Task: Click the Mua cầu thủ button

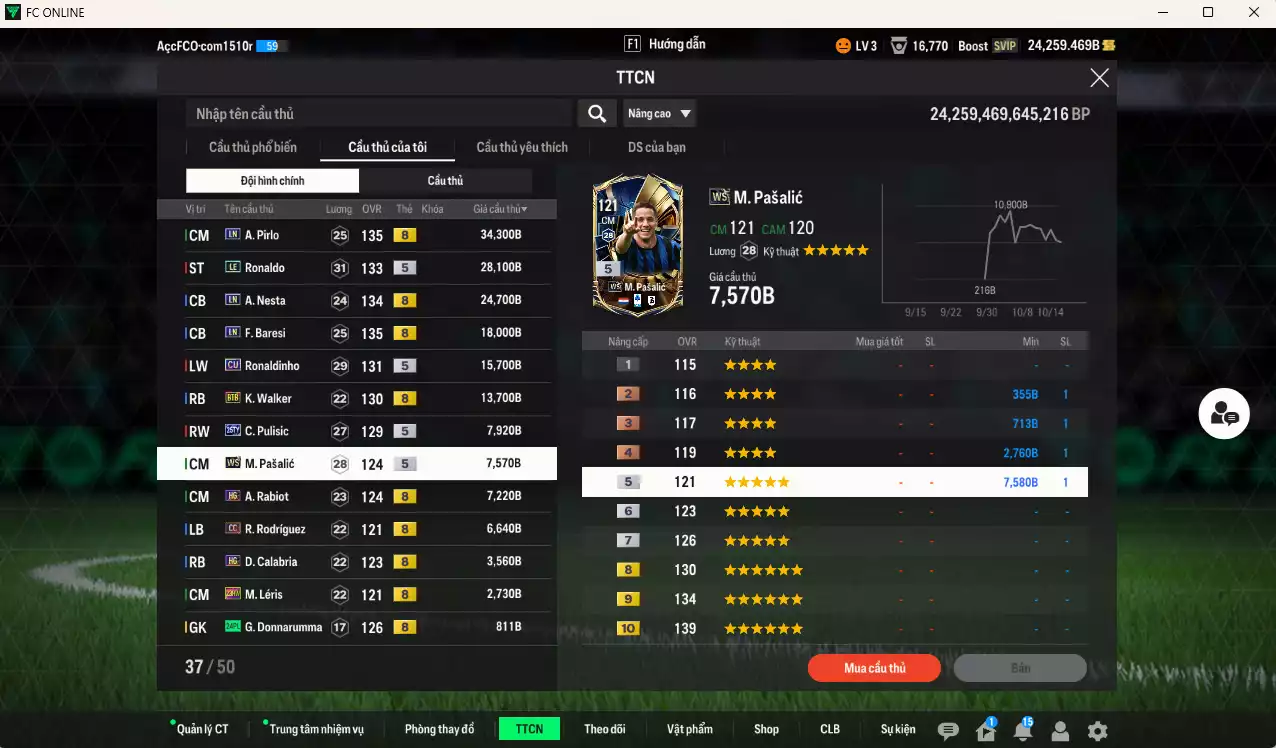Action: coord(874,668)
